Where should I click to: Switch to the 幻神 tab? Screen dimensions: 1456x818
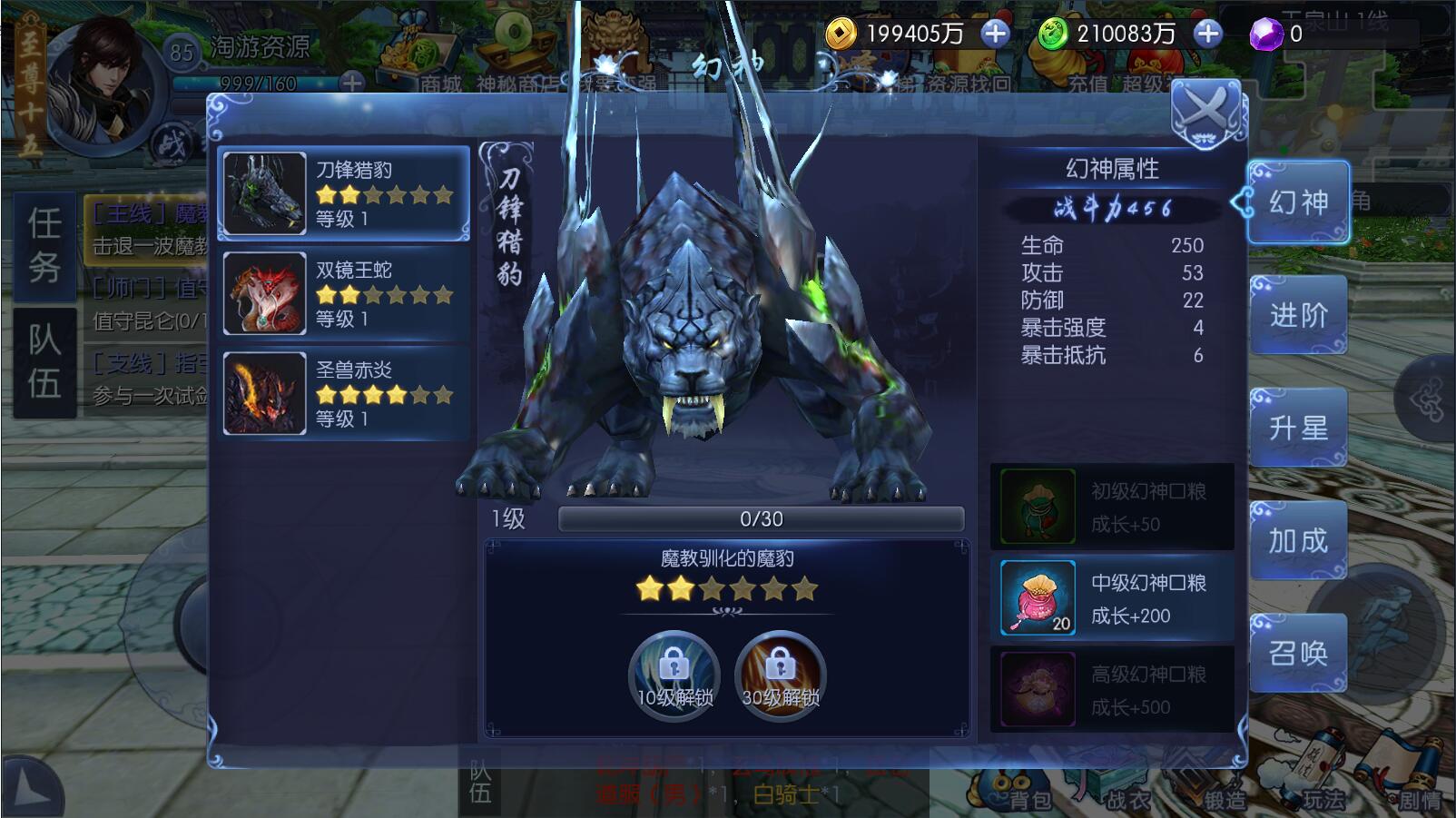1298,202
